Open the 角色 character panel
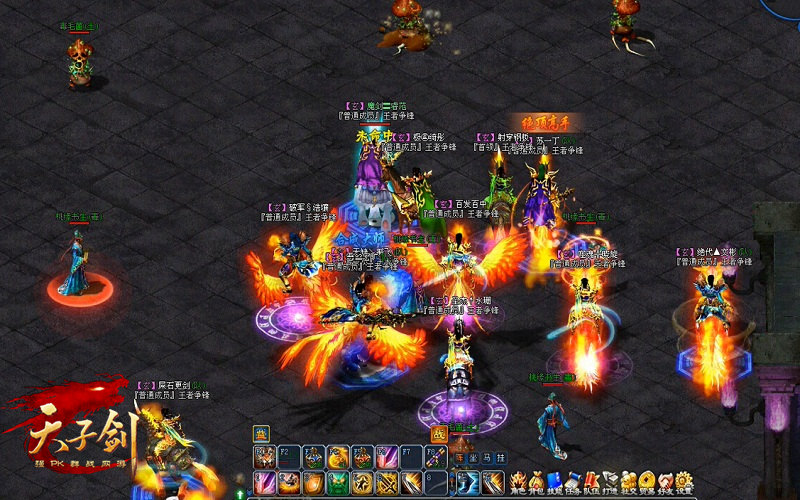This screenshot has width=800, height=500. click(519, 481)
